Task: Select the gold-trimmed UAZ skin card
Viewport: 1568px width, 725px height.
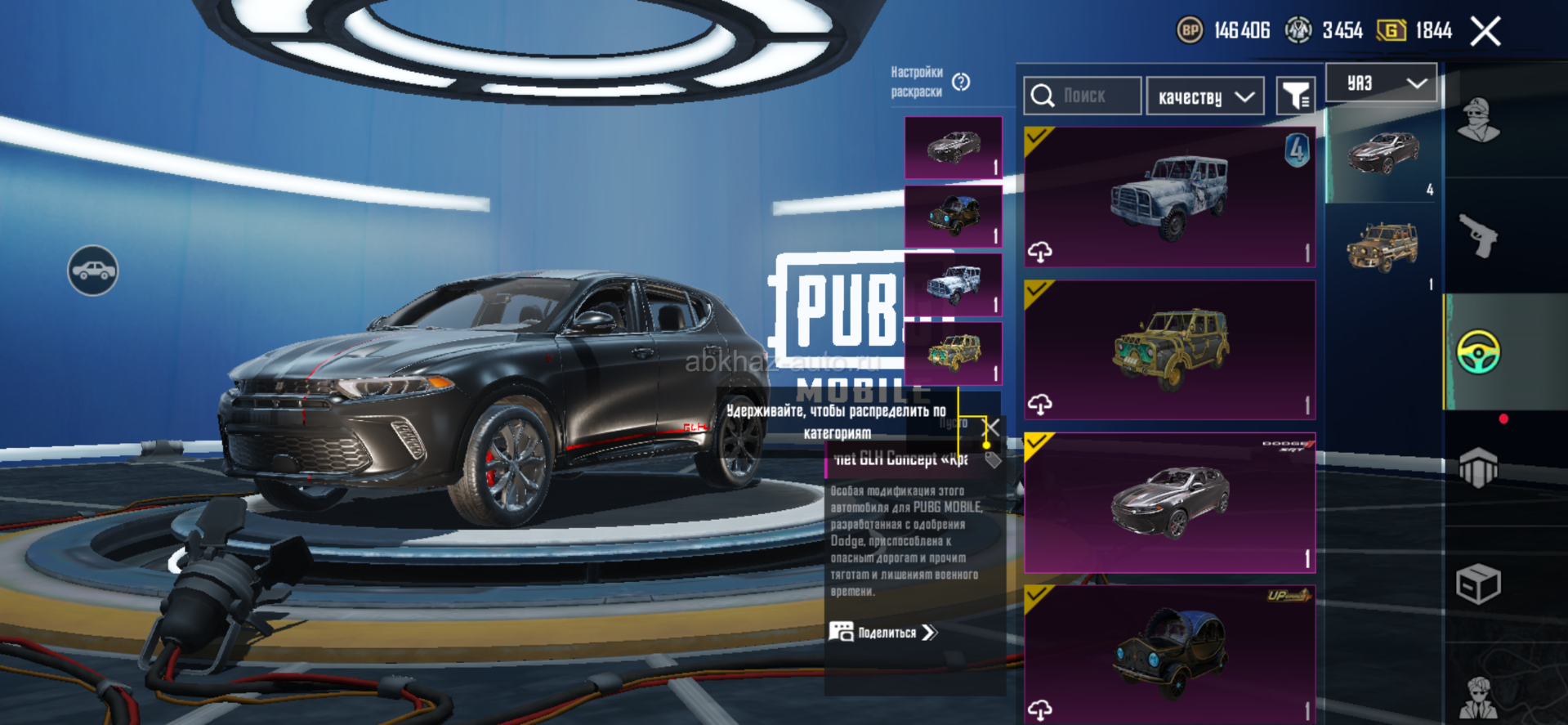Action: tap(1169, 350)
